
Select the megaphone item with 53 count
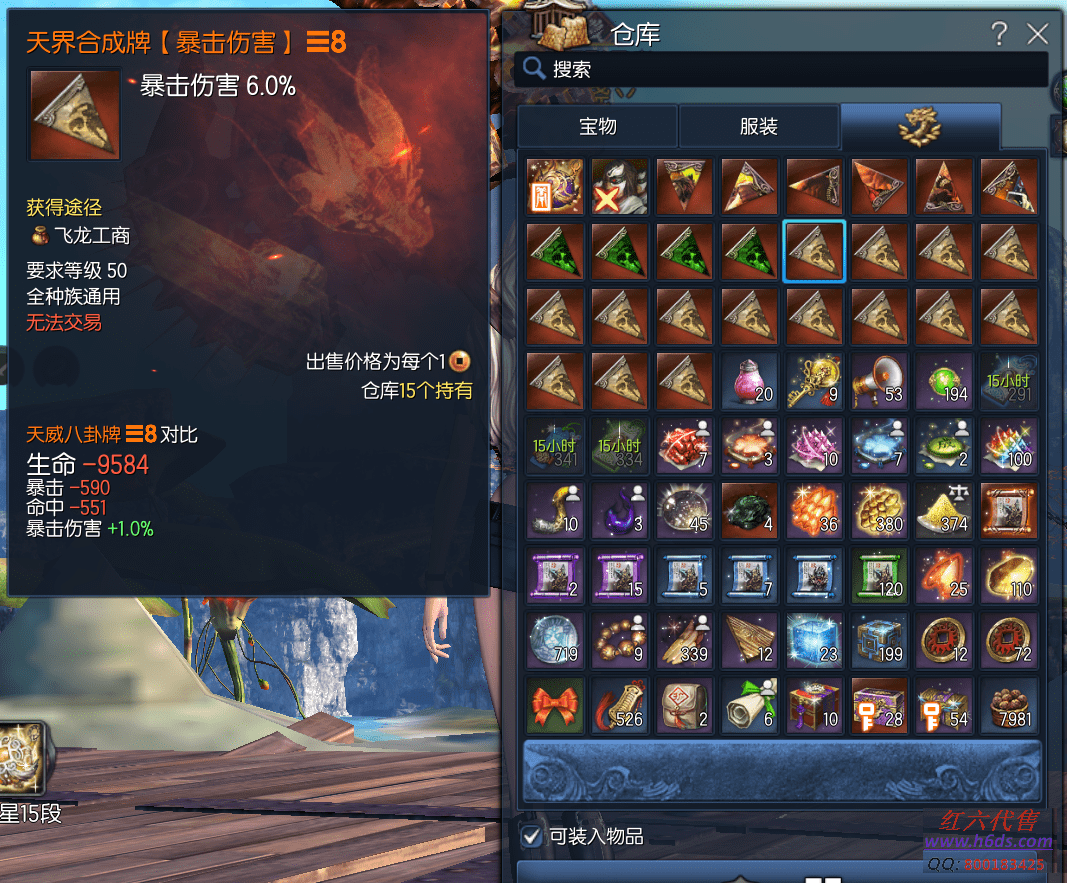click(x=879, y=381)
